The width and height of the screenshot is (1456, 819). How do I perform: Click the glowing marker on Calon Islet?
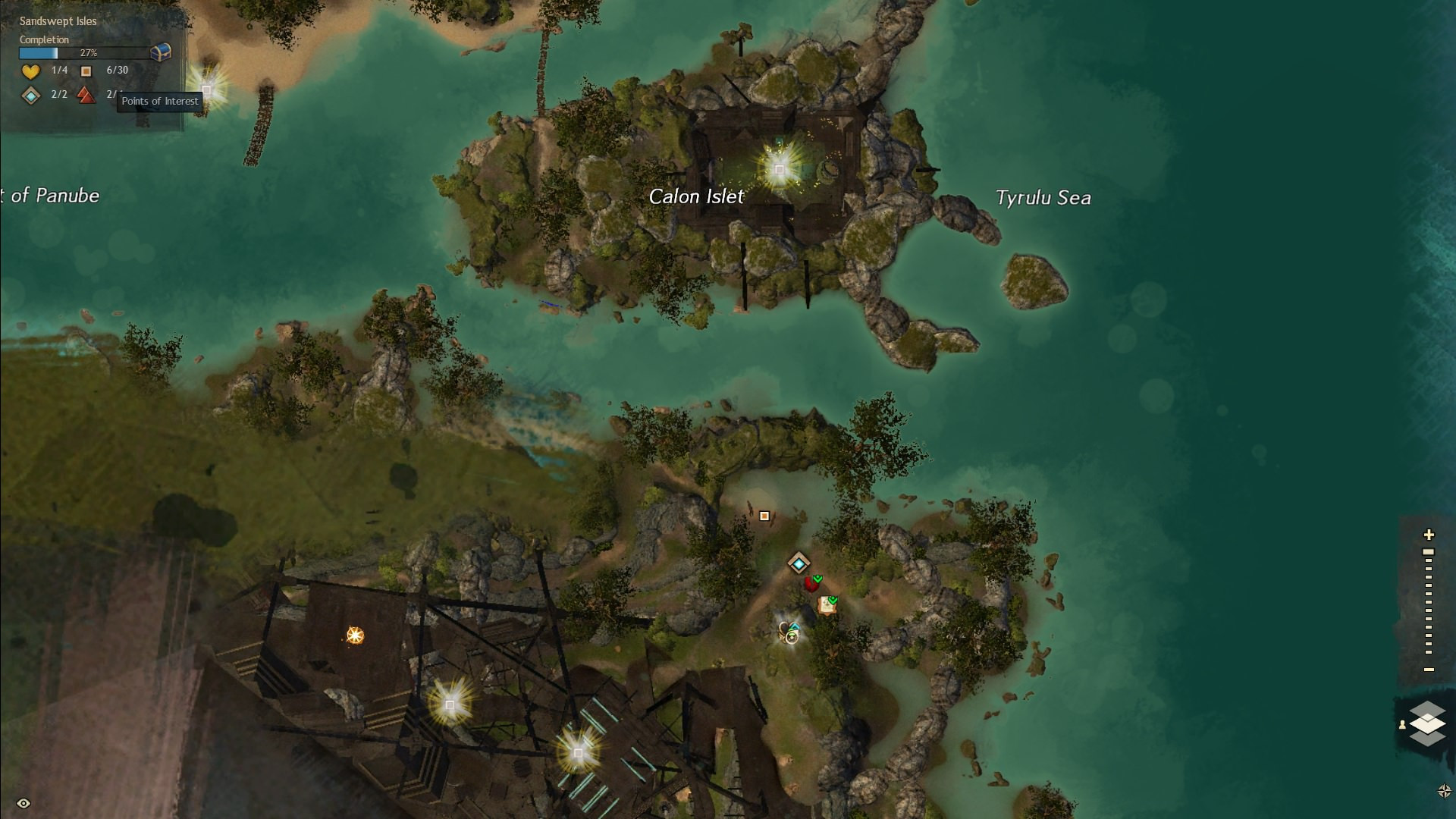(779, 168)
